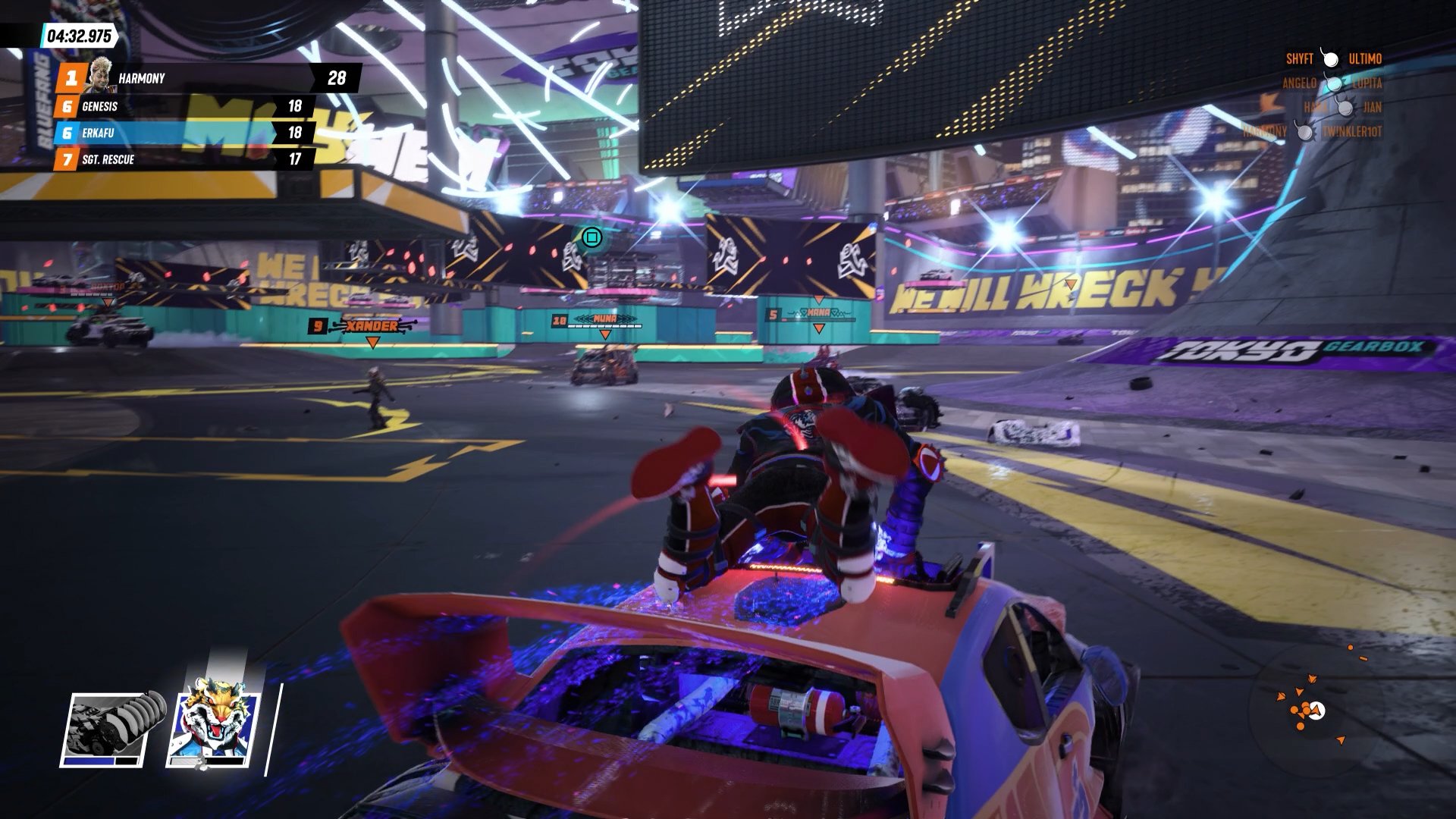Click the Shyft and Ultimo kill feed entry
Viewport: 1456px width, 819px height.
click(1333, 59)
